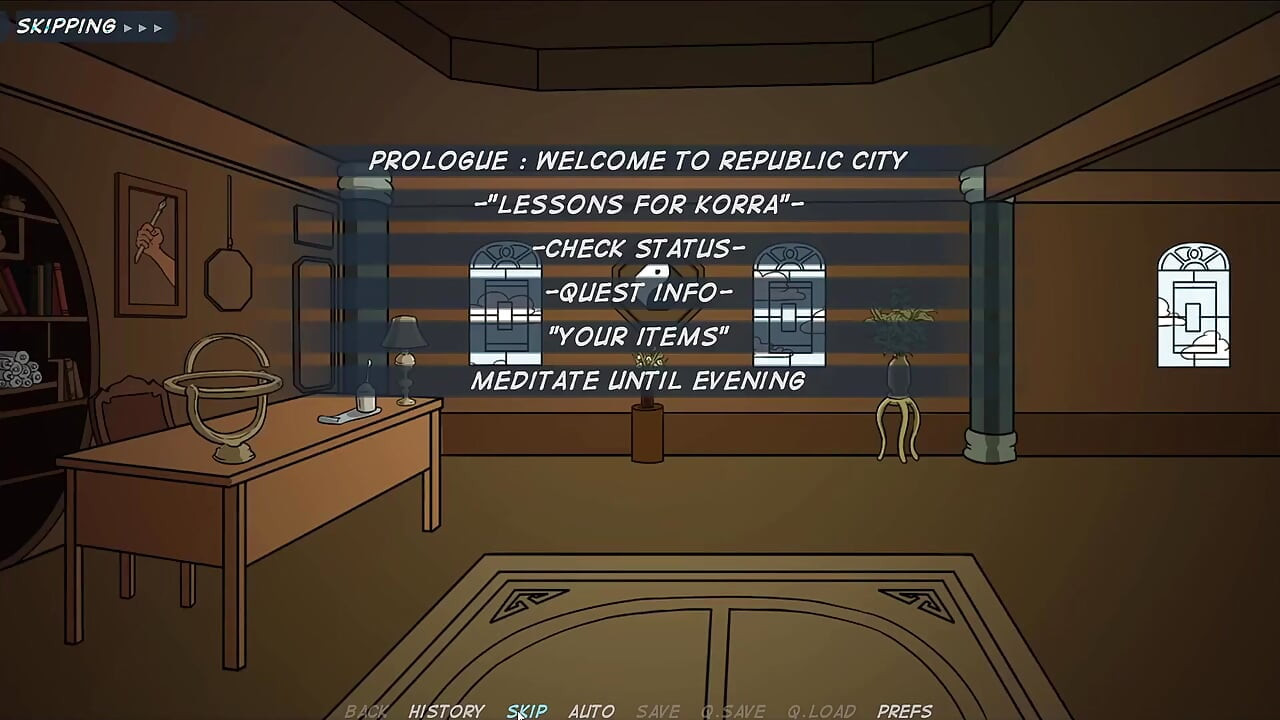
Task: View "Quest Info"
Action: (x=640, y=292)
